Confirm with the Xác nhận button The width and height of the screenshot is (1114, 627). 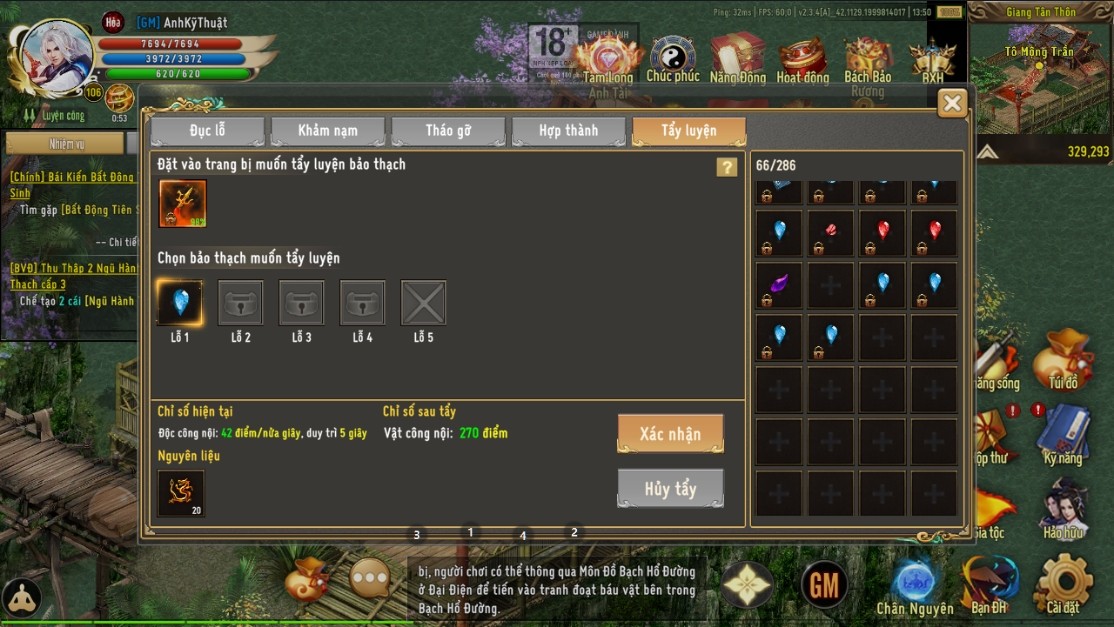pyautogui.click(x=670, y=434)
